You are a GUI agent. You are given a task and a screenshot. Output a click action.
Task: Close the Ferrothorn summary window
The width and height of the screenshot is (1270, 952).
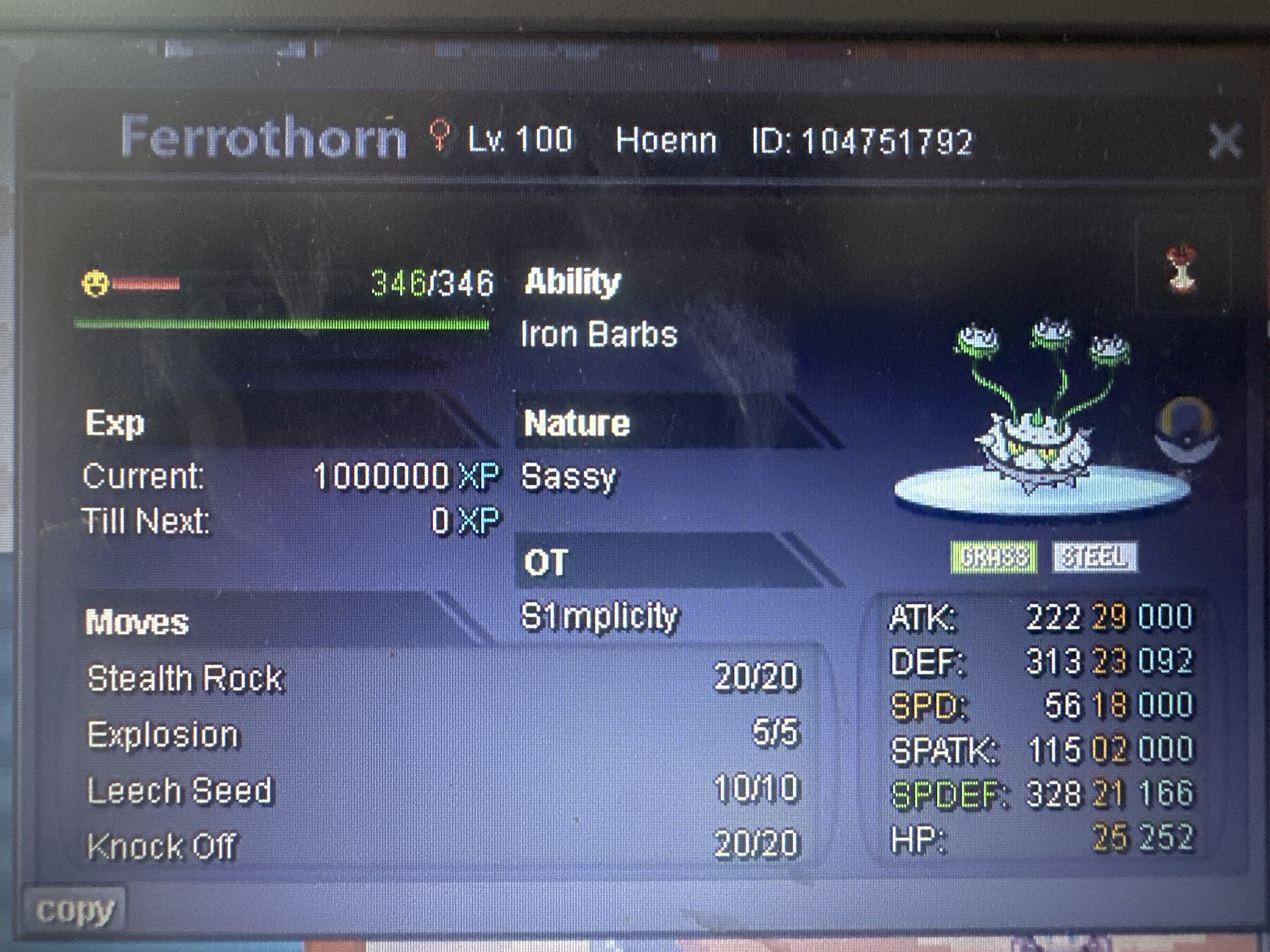[x=1225, y=141]
